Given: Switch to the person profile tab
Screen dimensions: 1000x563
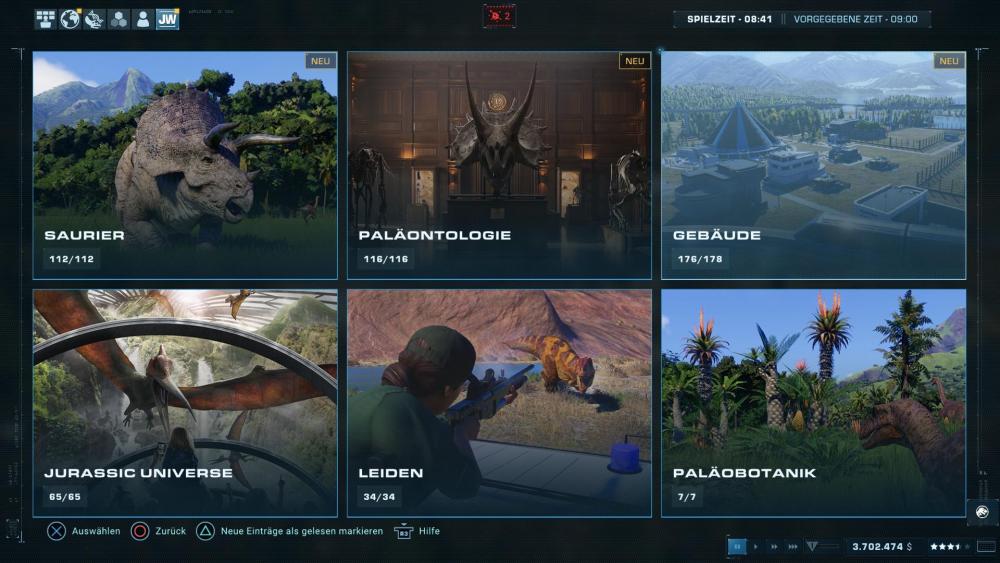Looking at the screenshot, I should coord(143,19).
